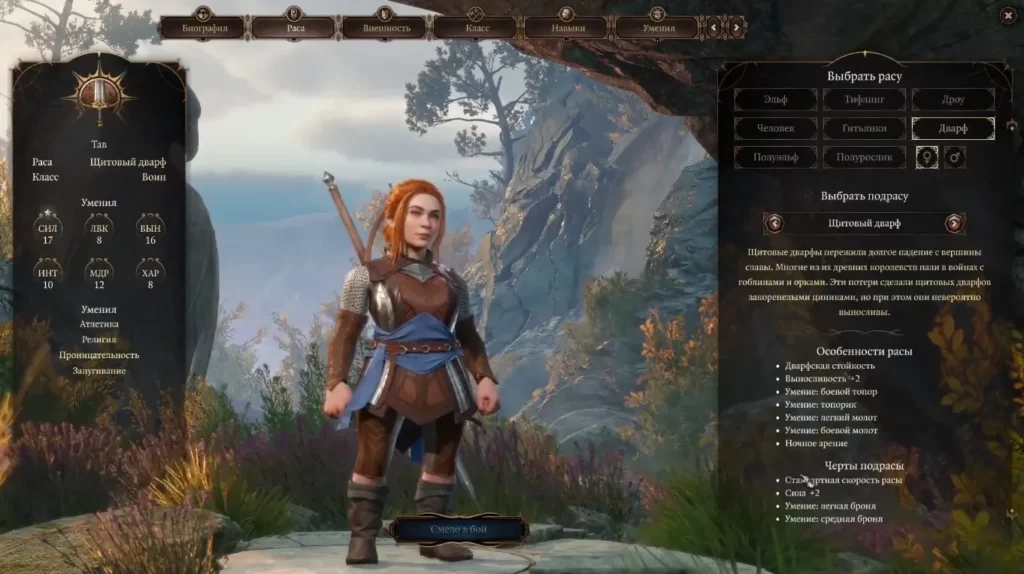Open the Биография tab
1024x574 pixels.
point(204,27)
